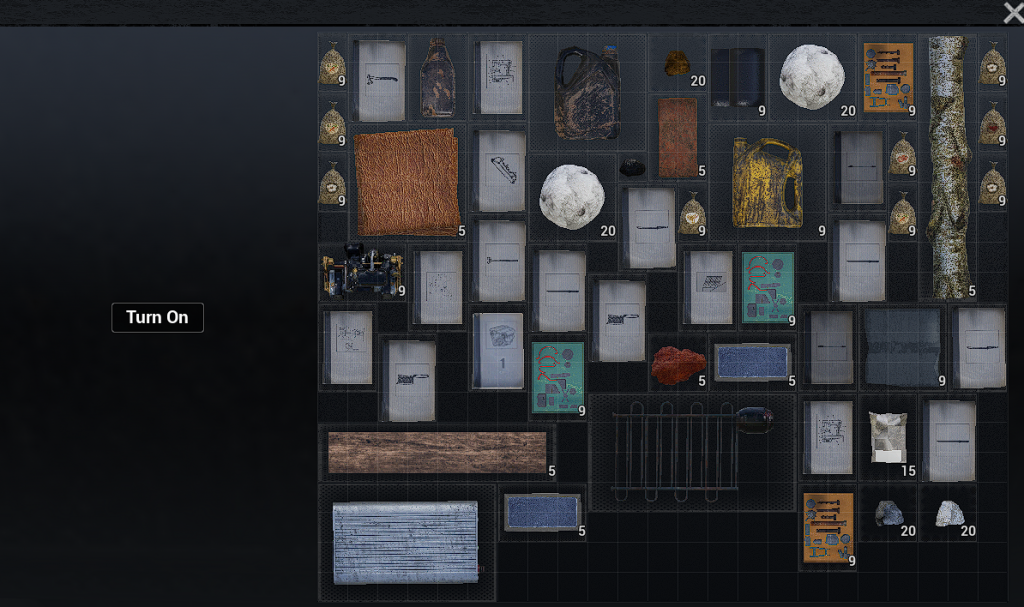Select the engine generator item

coord(362,272)
